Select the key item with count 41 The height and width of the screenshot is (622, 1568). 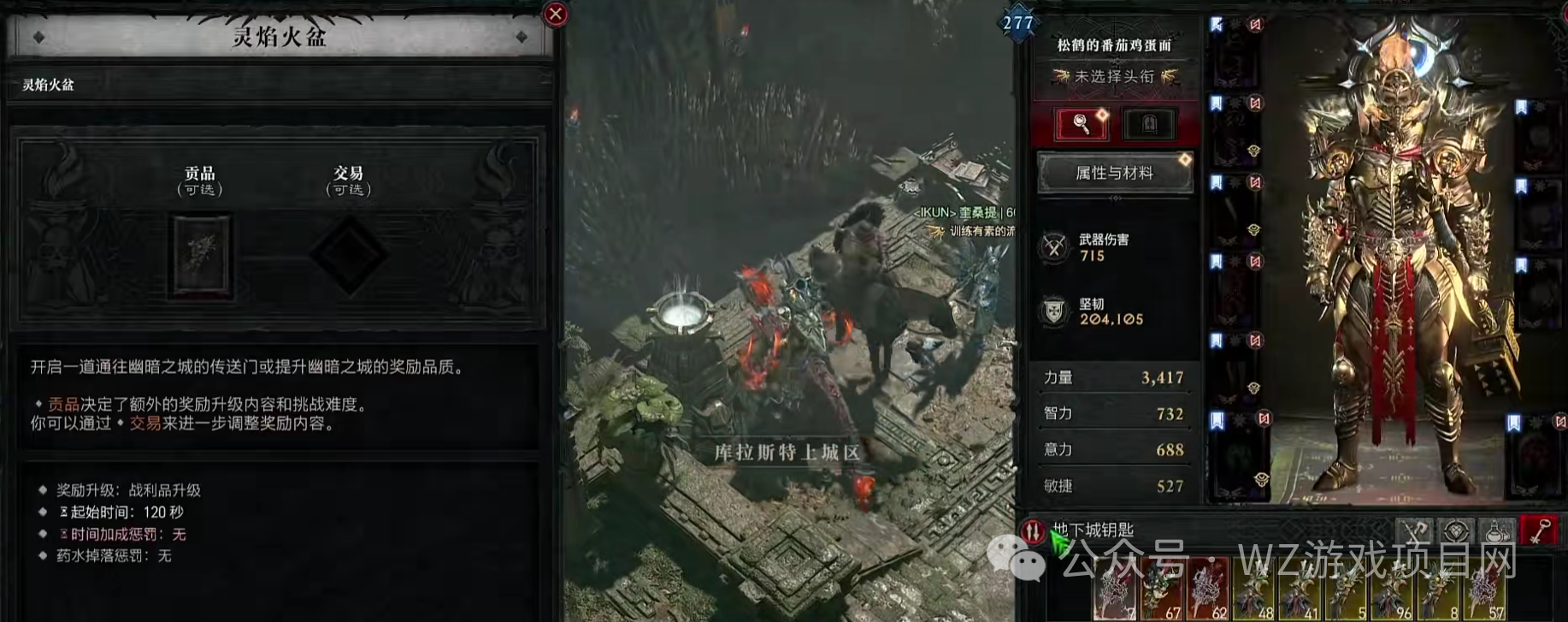[x=1300, y=589]
